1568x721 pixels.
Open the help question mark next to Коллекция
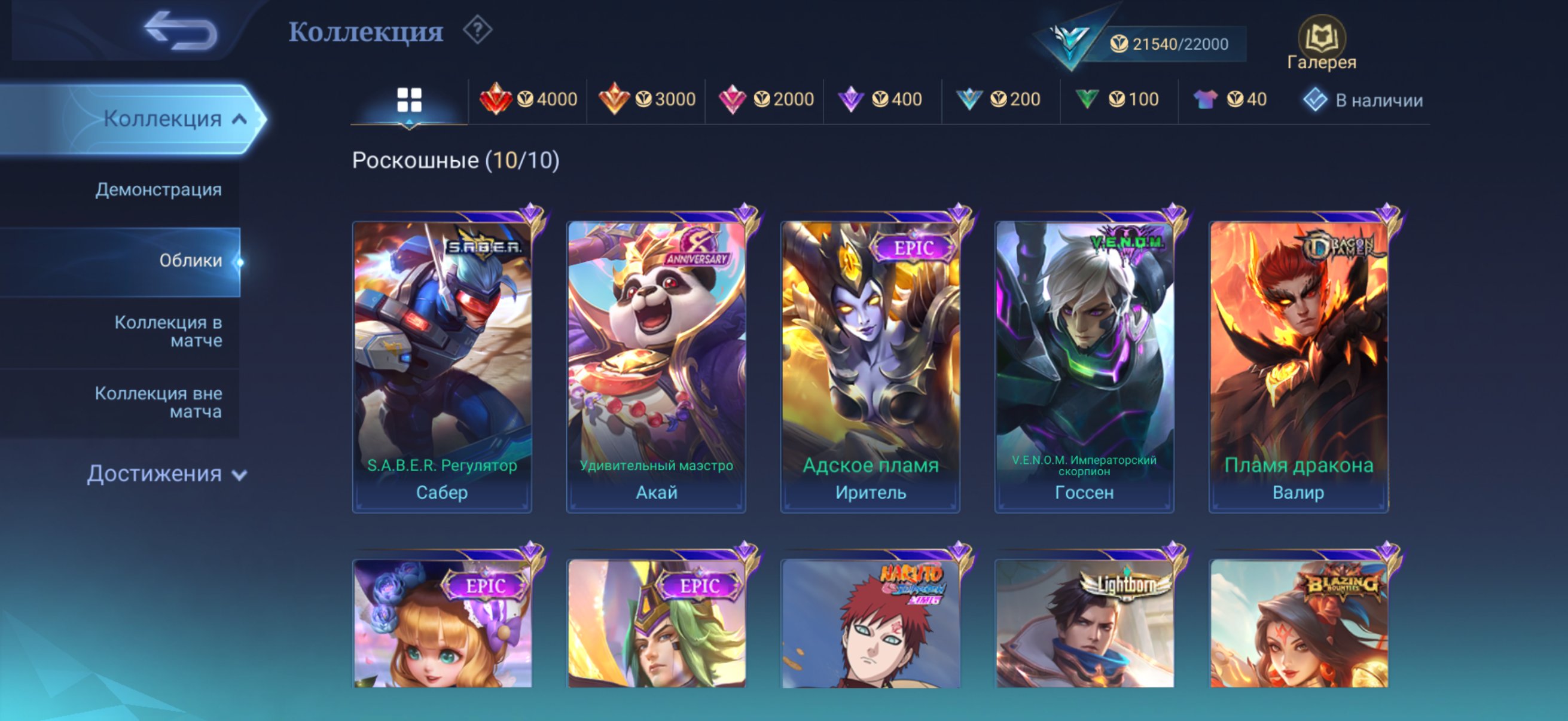(478, 30)
